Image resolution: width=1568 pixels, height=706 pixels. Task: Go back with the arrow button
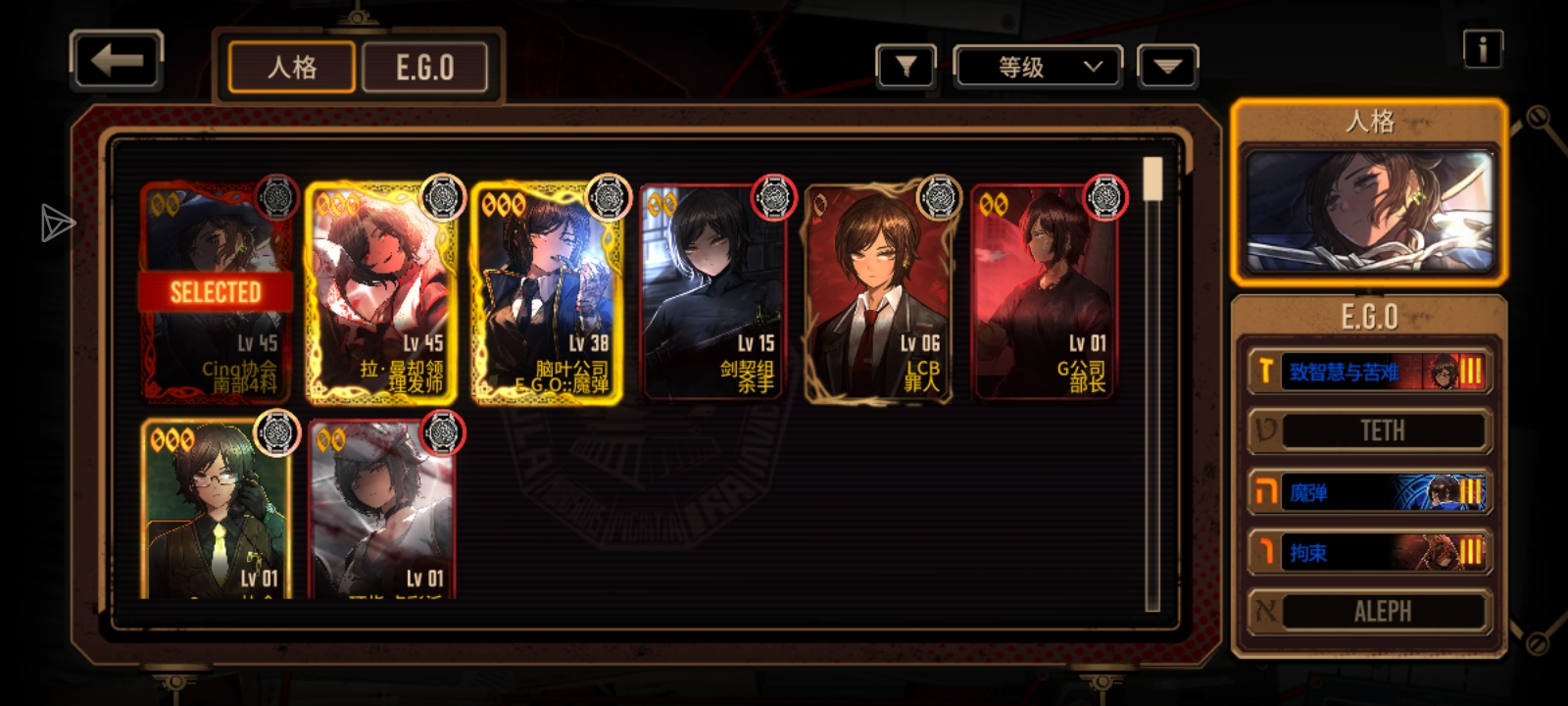117,62
